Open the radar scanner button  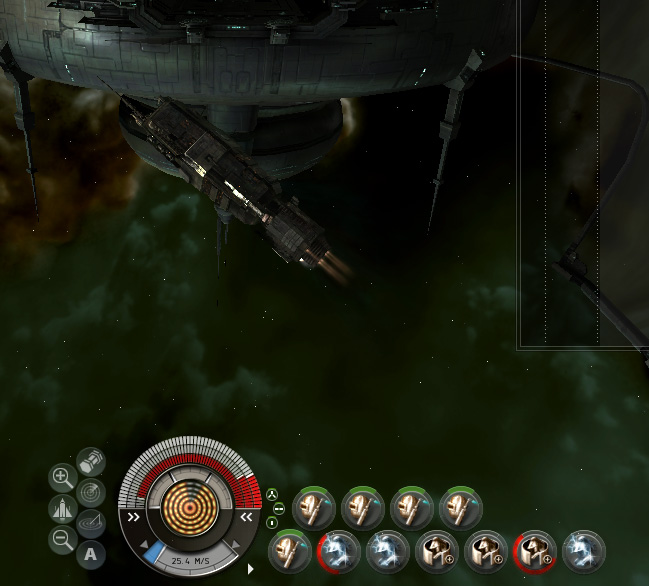(x=90, y=491)
